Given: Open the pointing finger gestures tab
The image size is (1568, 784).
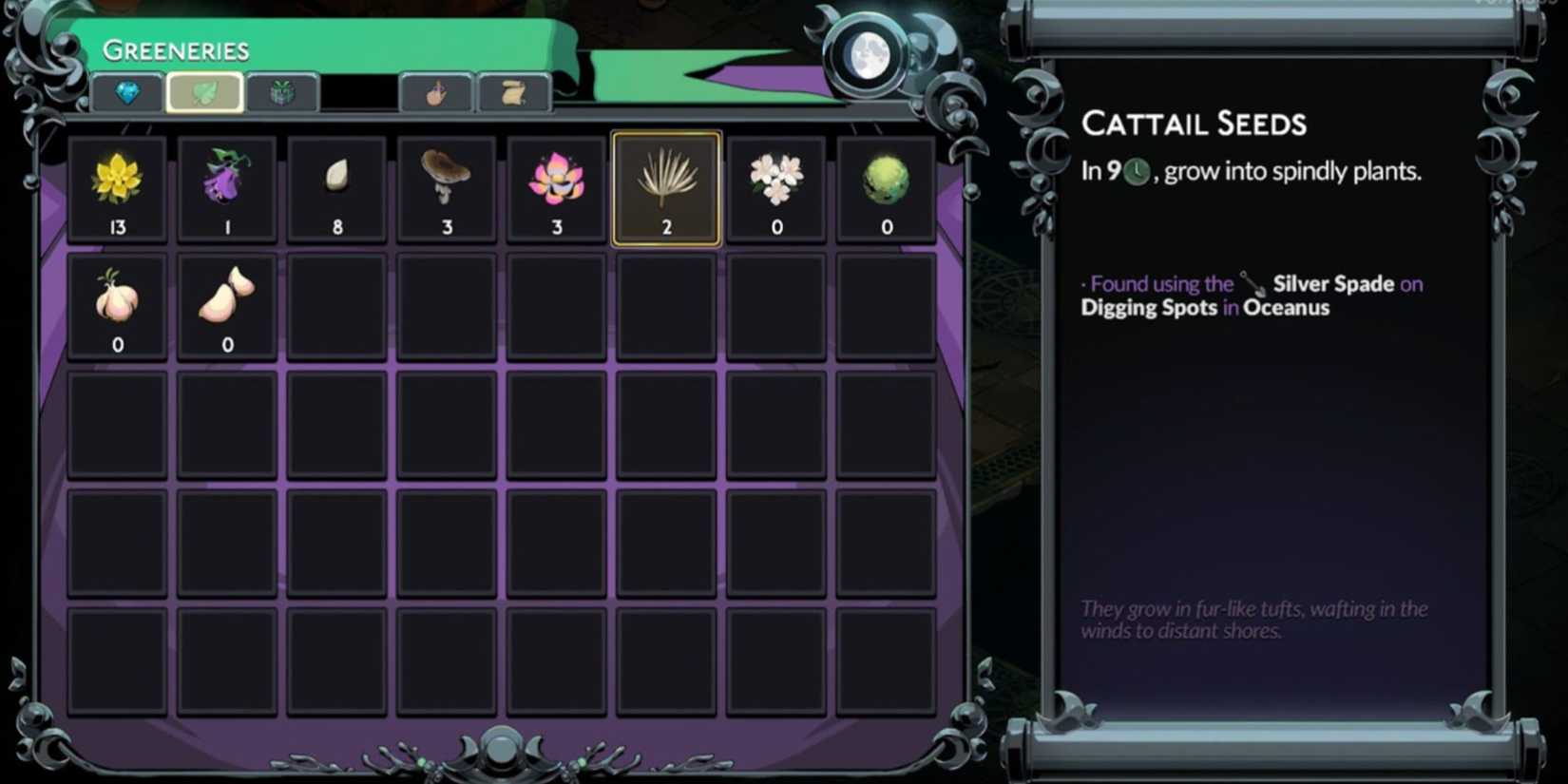Looking at the screenshot, I should tap(435, 93).
